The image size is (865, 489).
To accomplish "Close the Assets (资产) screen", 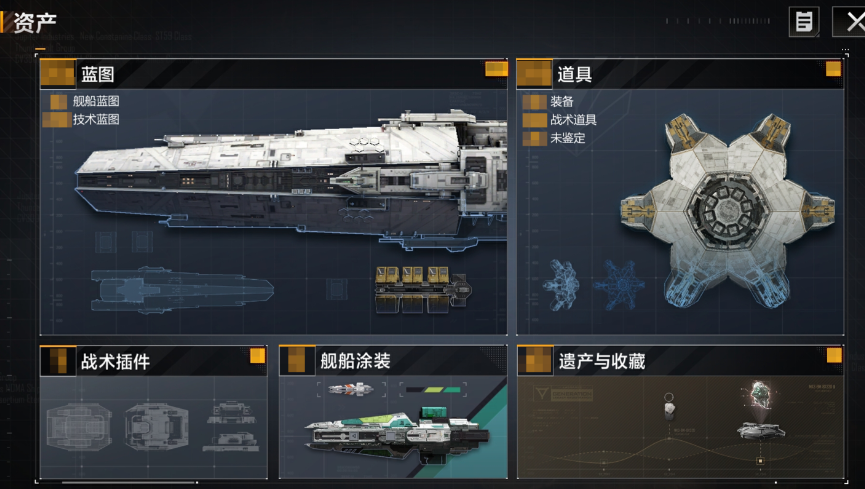I will [851, 21].
